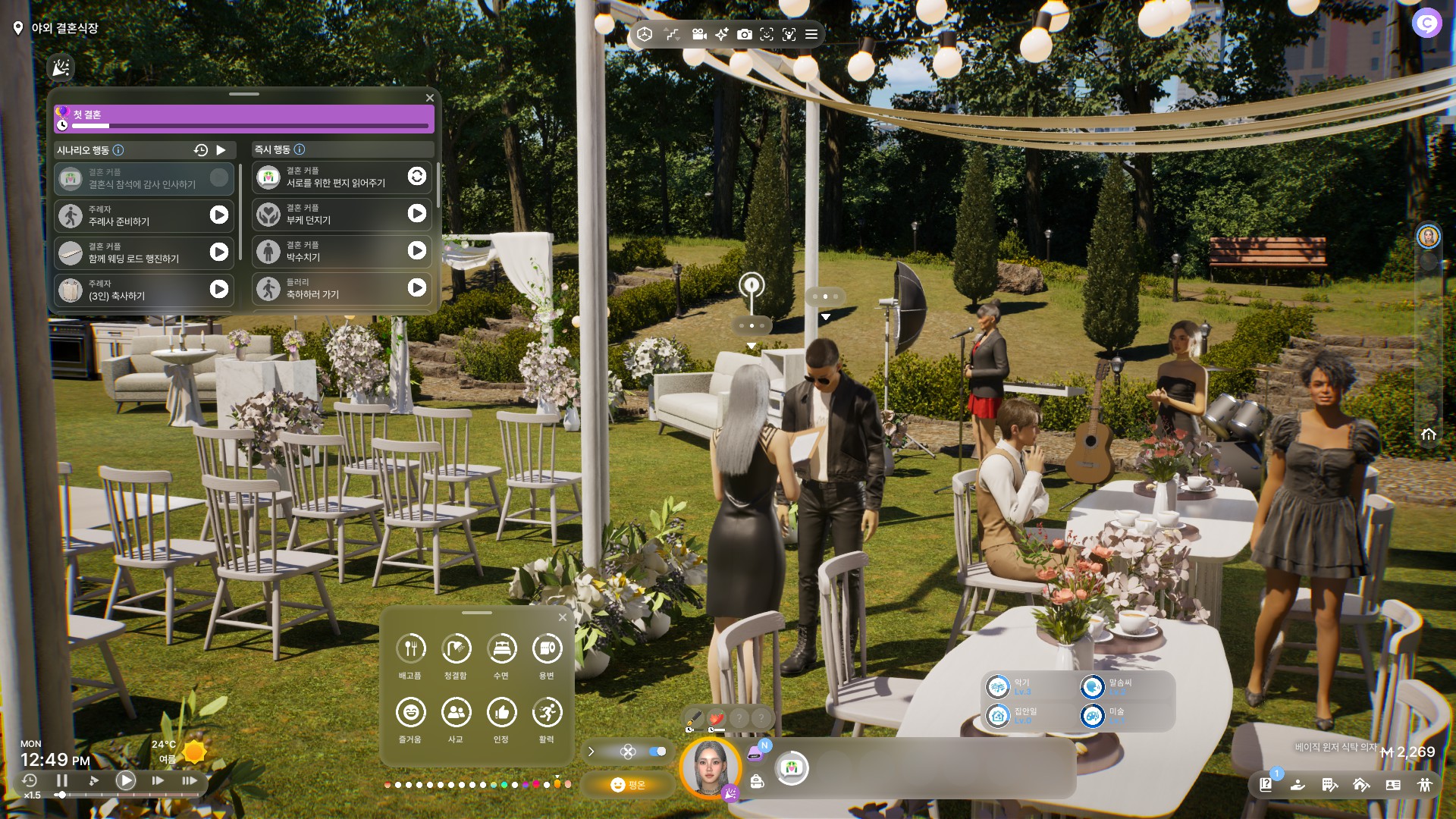Open the camera photo mode icon
Viewport: 1456px width, 819px height.
745,34
